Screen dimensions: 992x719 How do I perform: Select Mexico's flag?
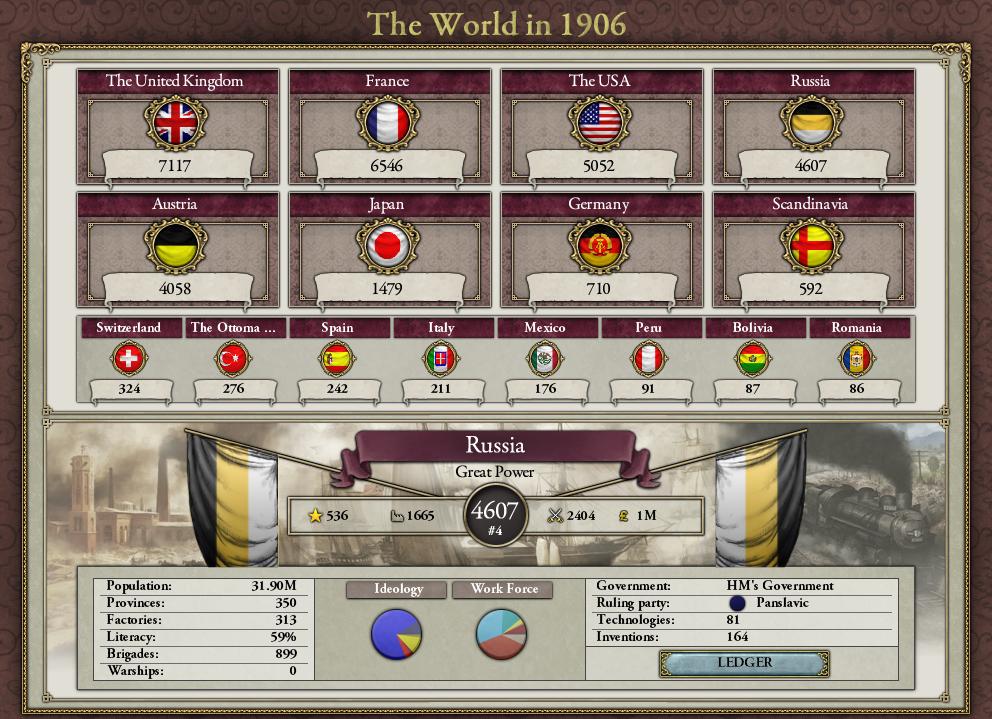(x=545, y=358)
